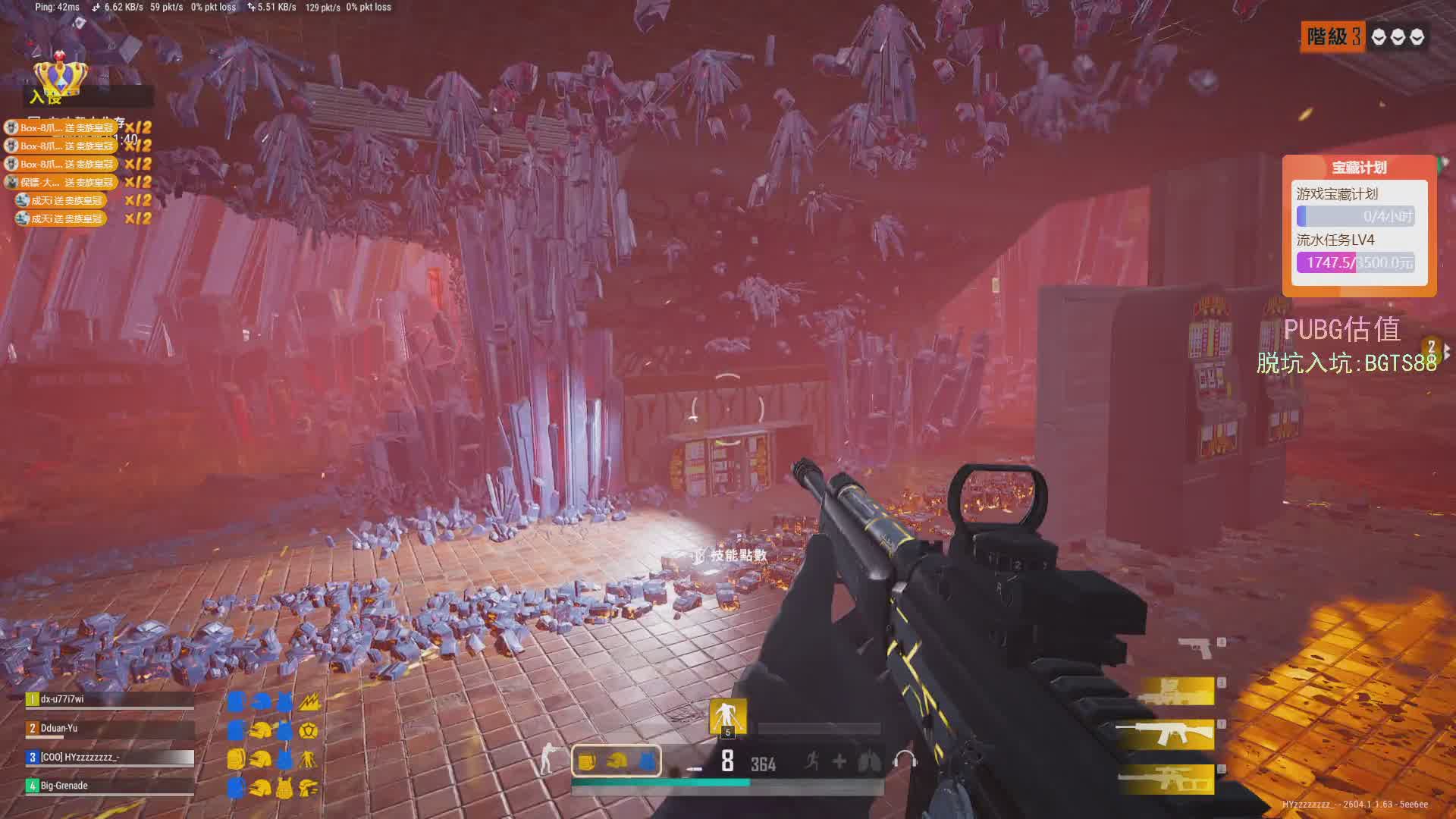Click the lungs breath status icon

point(870,761)
